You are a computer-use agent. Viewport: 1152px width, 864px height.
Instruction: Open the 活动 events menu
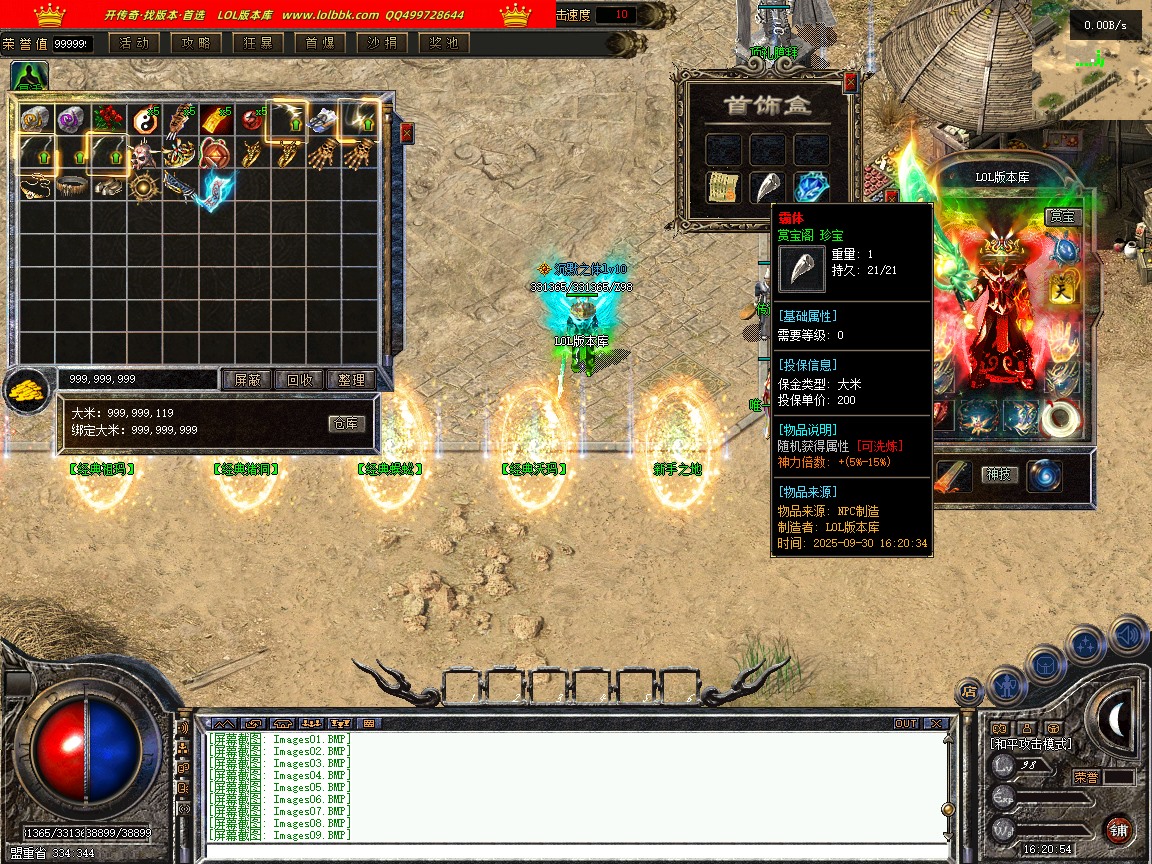point(134,43)
